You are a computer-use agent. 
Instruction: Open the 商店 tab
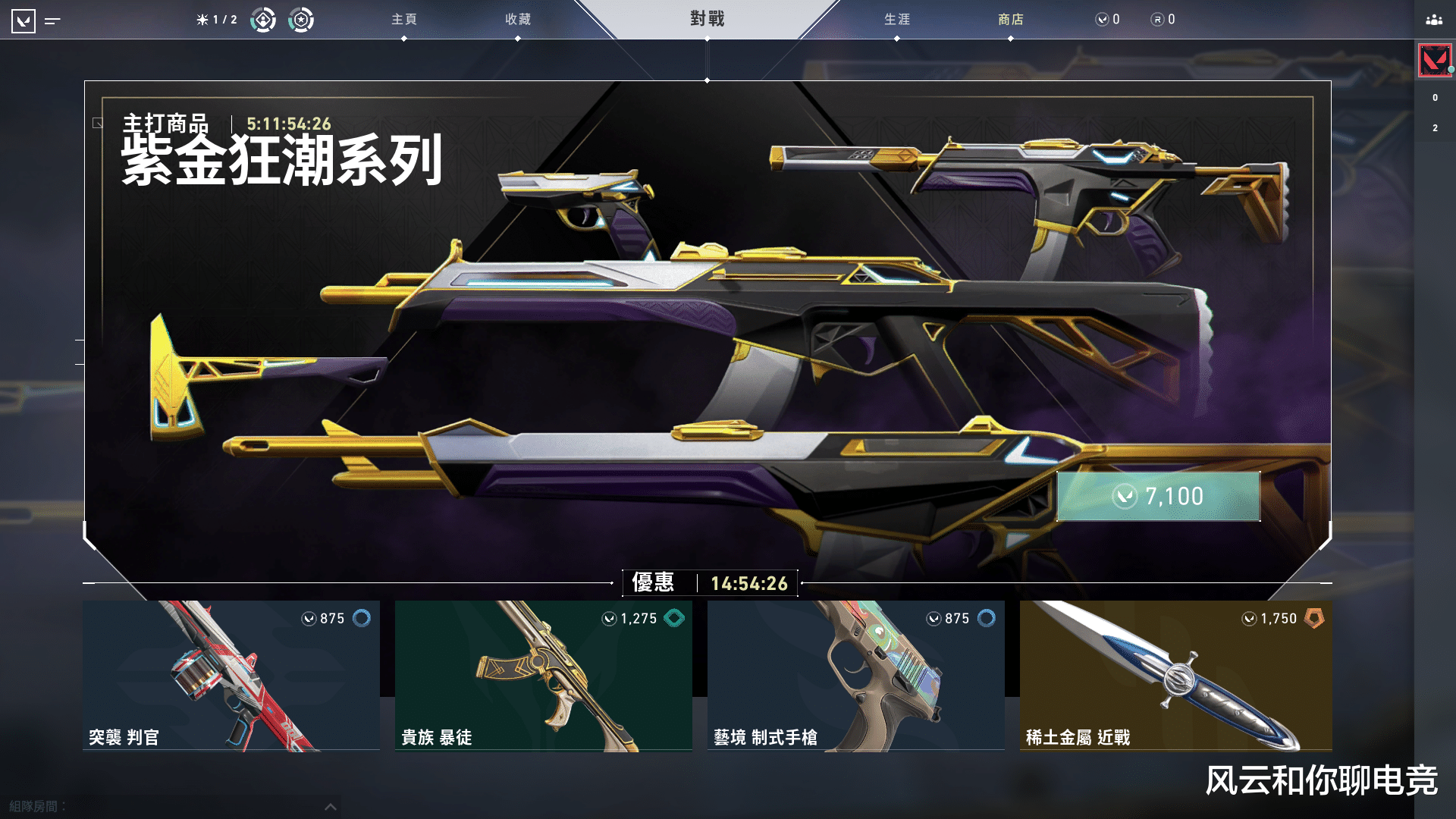click(x=1012, y=20)
